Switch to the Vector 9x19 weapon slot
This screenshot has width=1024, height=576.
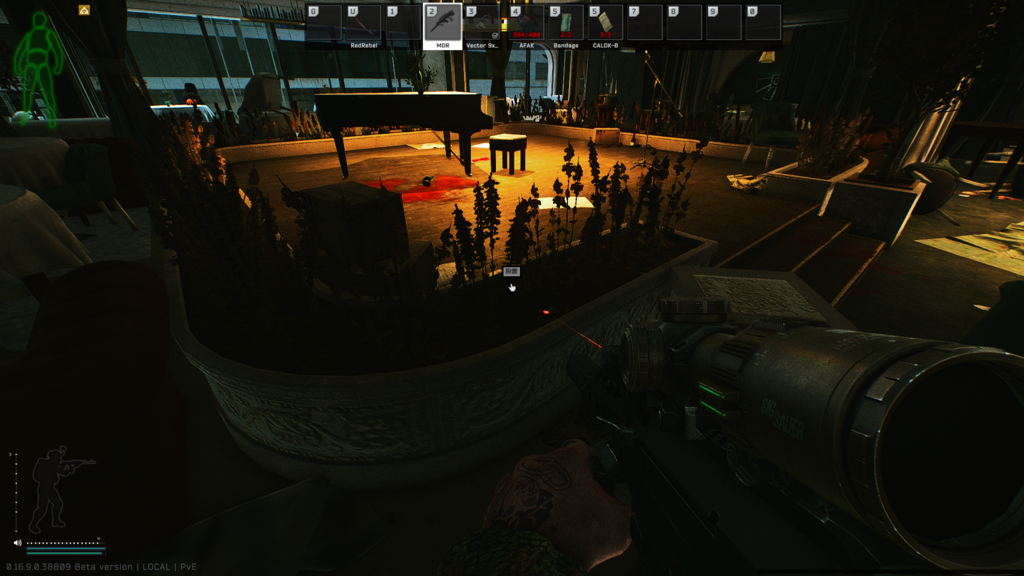point(482,23)
